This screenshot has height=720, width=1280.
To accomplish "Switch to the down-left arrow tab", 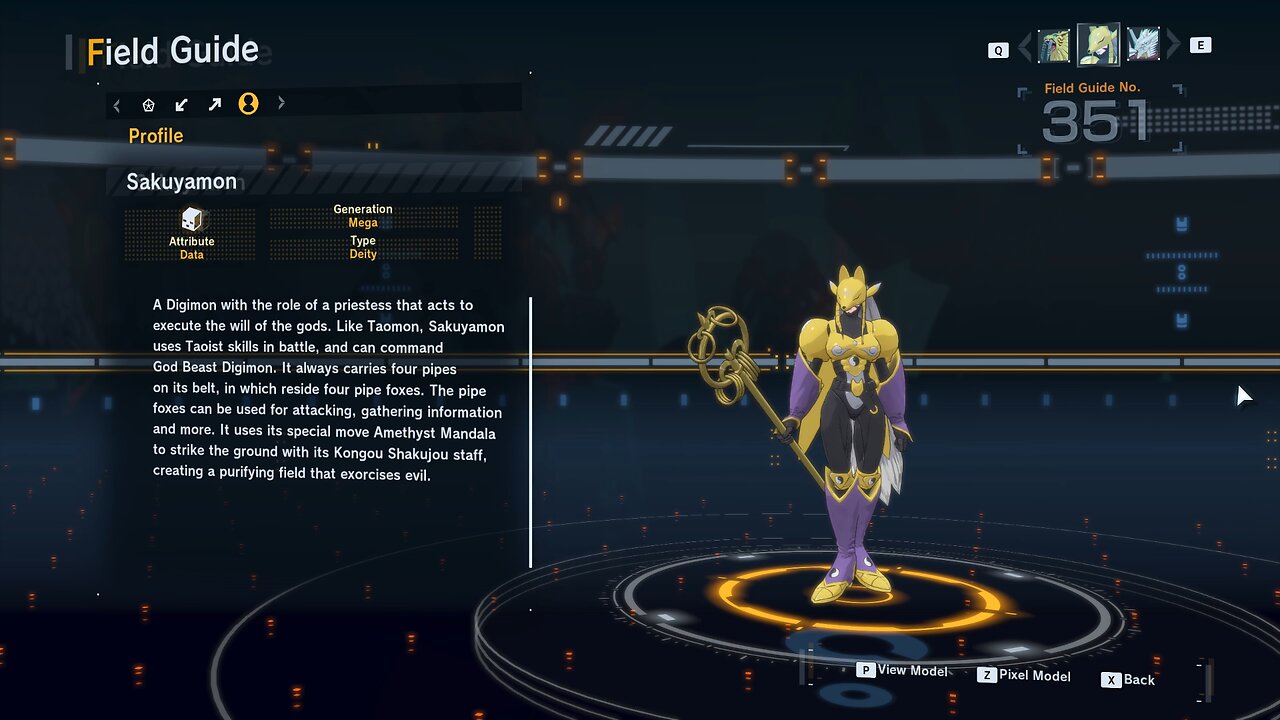I will pos(181,104).
